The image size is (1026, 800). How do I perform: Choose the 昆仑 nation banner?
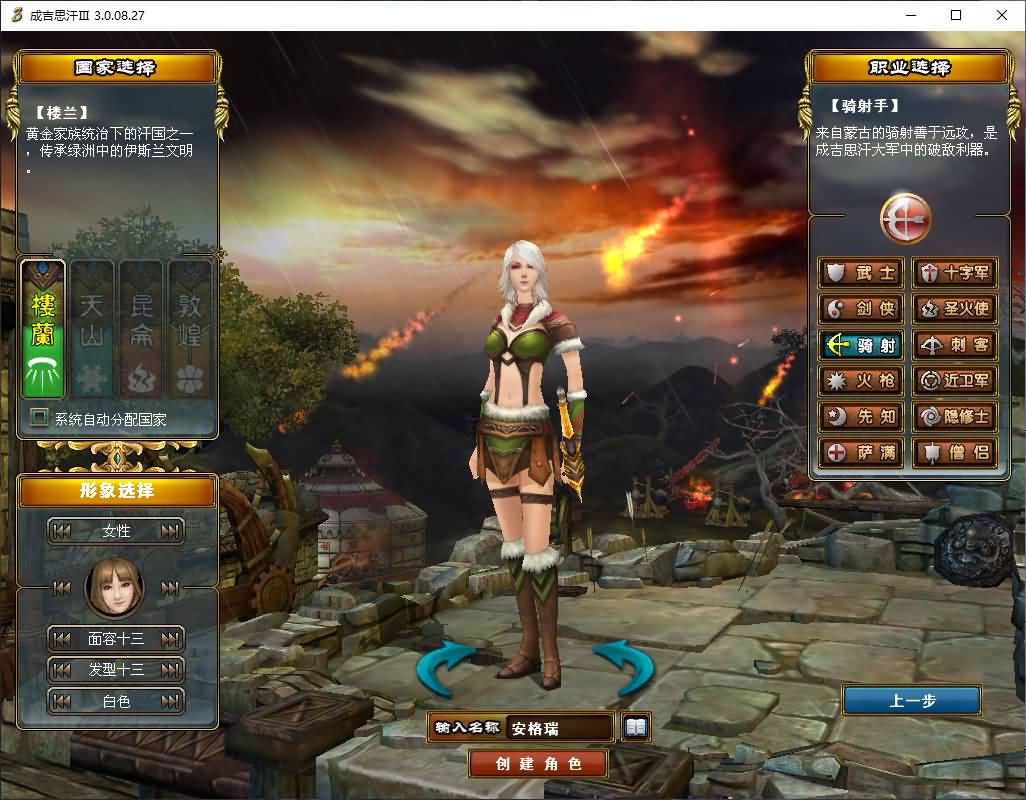tap(140, 328)
